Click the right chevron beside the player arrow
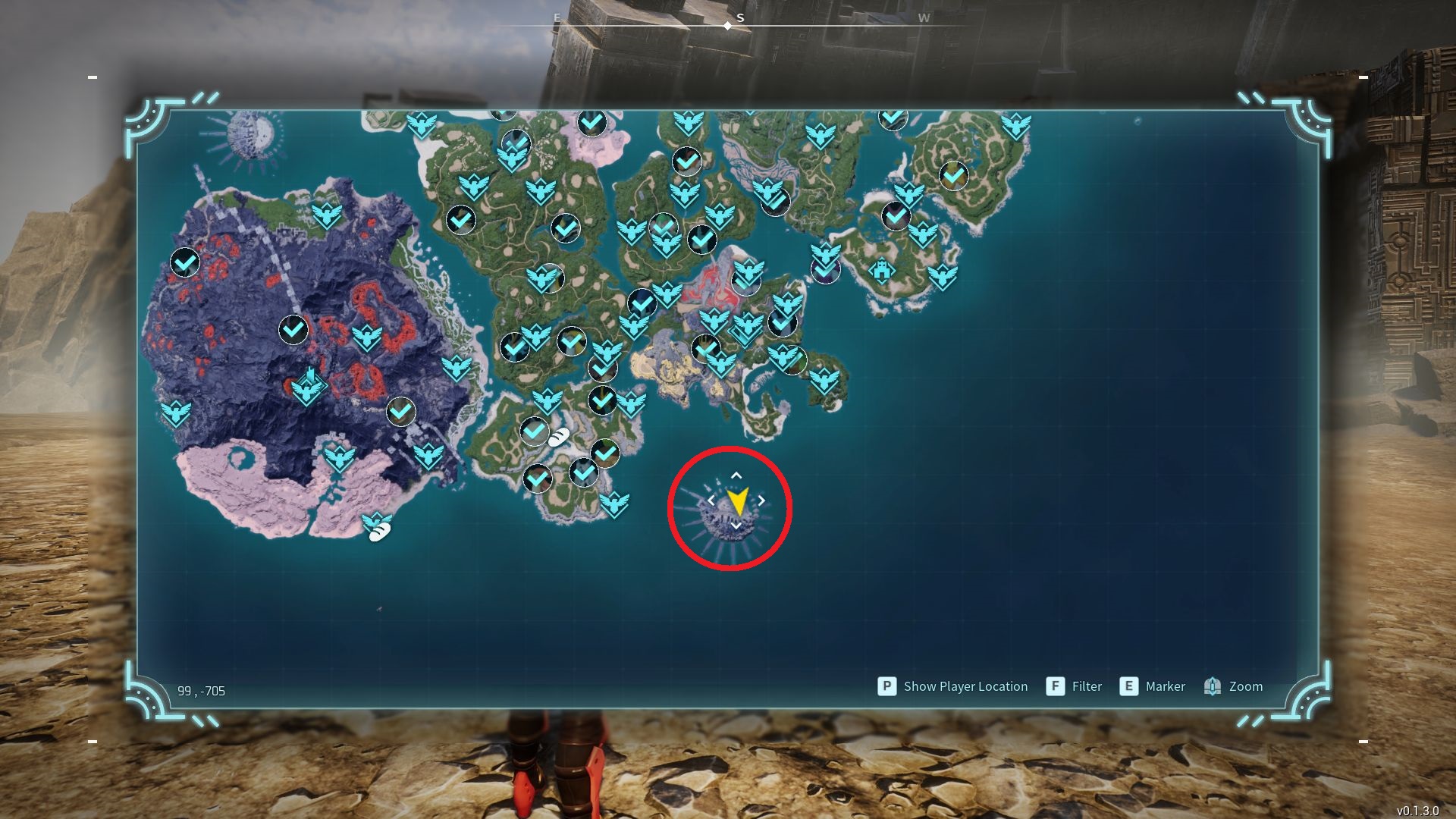 tap(761, 500)
